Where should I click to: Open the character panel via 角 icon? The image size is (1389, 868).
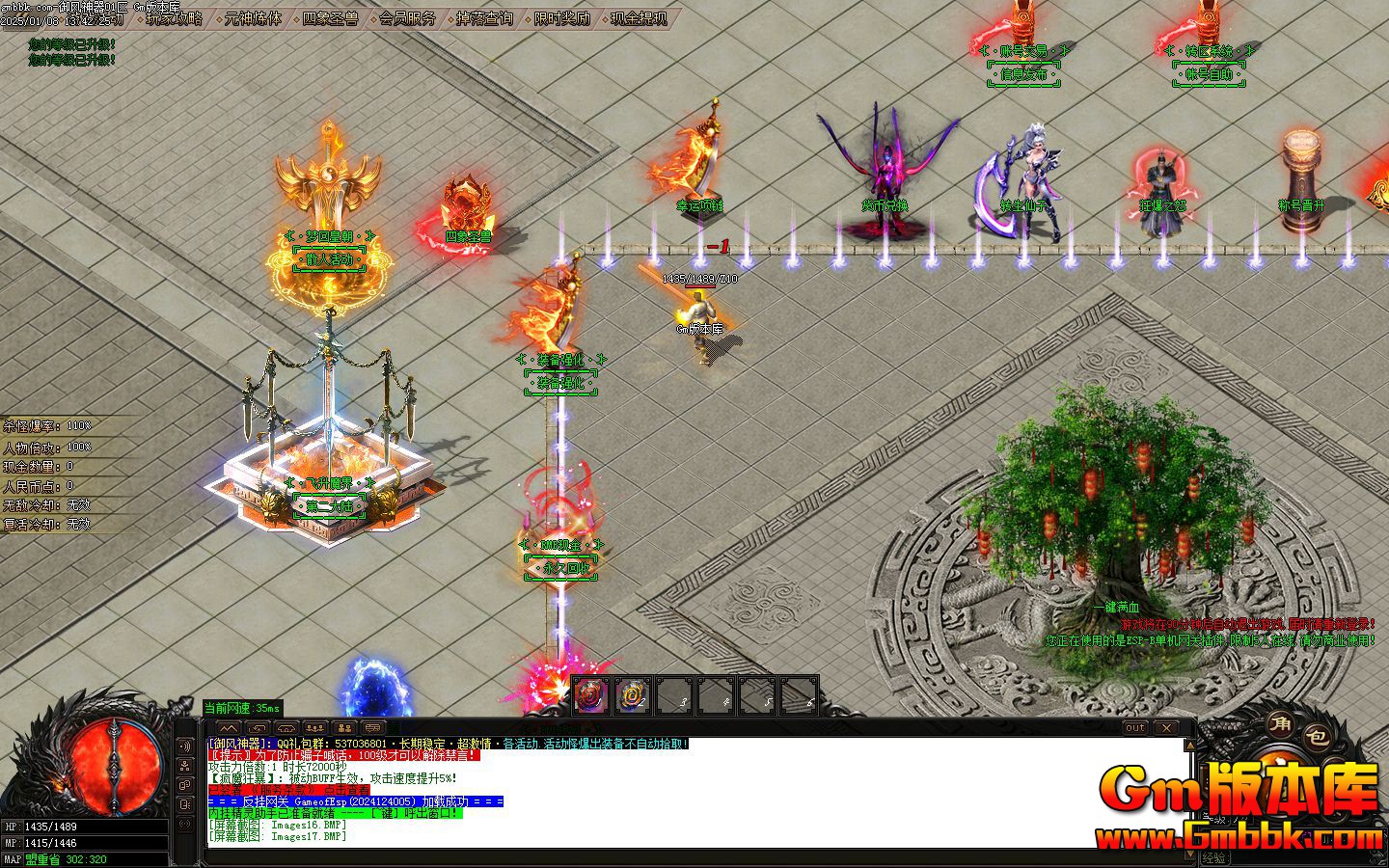pyautogui.click(x=1280, y=726)
